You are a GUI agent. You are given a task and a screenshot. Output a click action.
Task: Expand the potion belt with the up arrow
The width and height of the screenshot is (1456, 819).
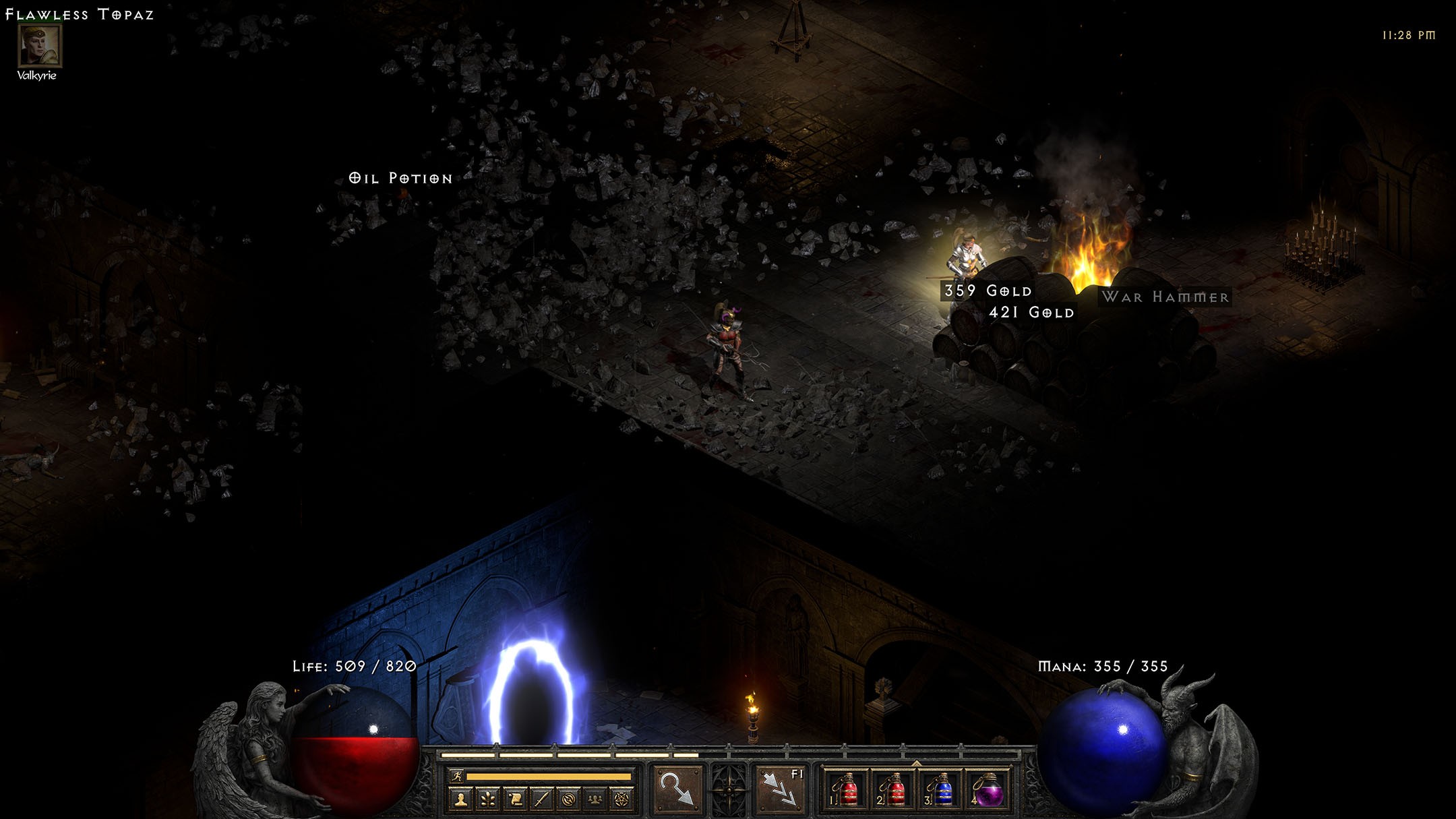[x=917, y=762]
